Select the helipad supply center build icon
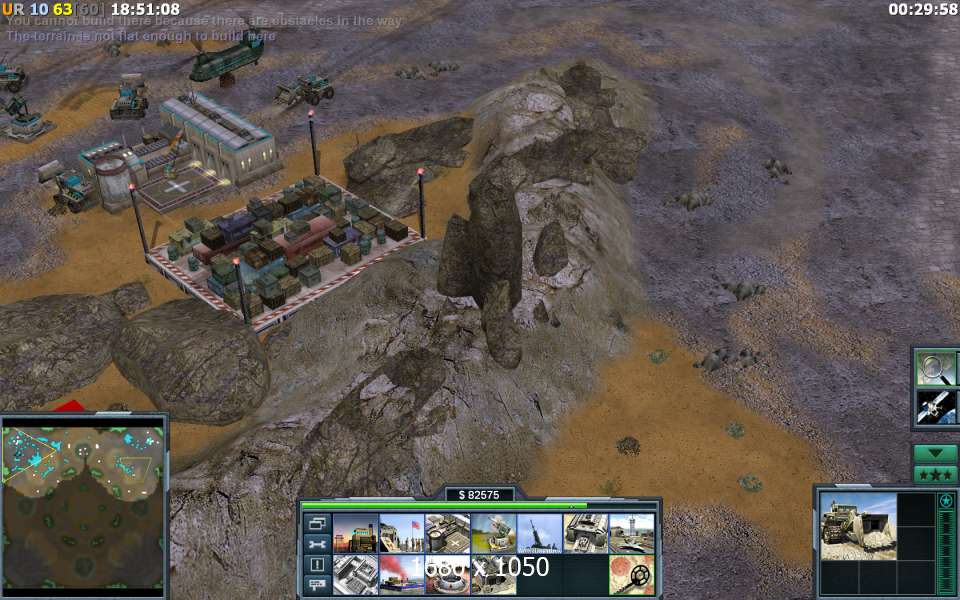Image resolution: width=960 pixels, height=600 pixels. 447,534
